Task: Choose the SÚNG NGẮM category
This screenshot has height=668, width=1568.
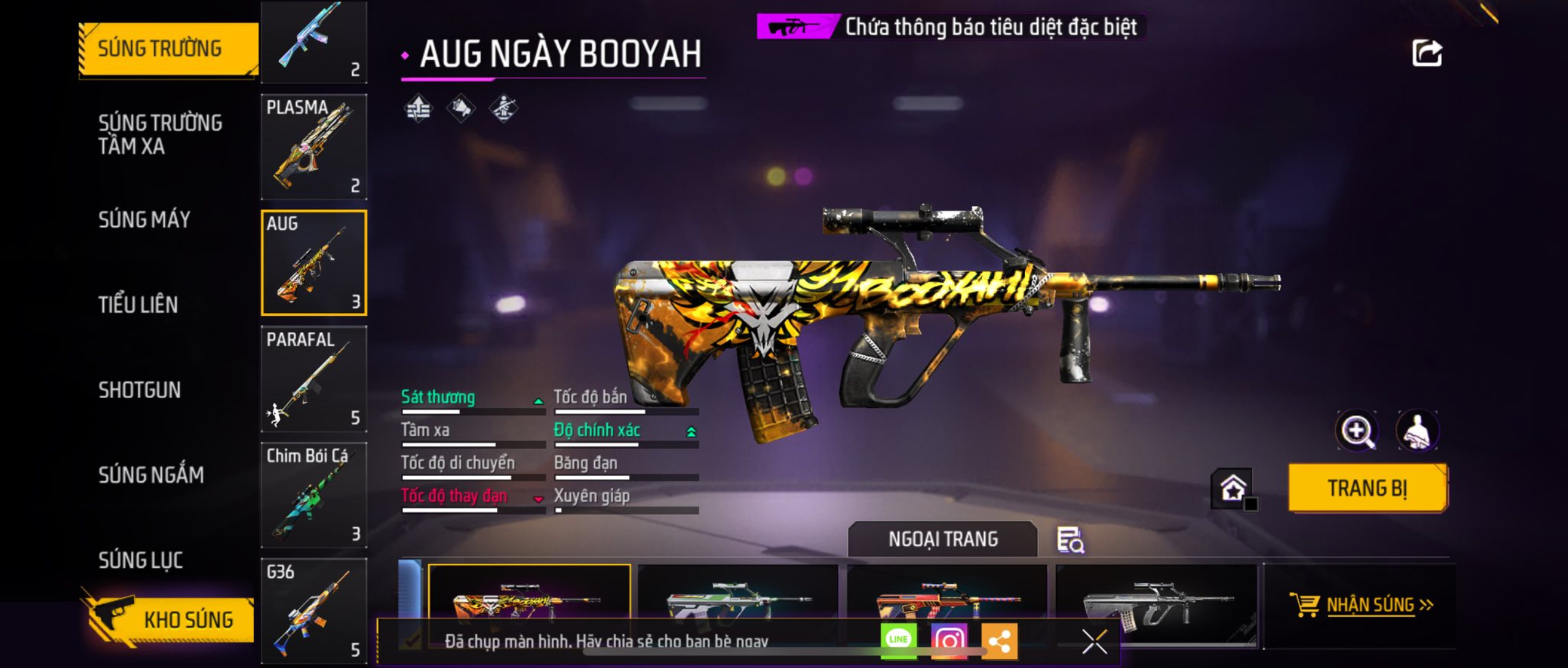Action: coord(151,474)
